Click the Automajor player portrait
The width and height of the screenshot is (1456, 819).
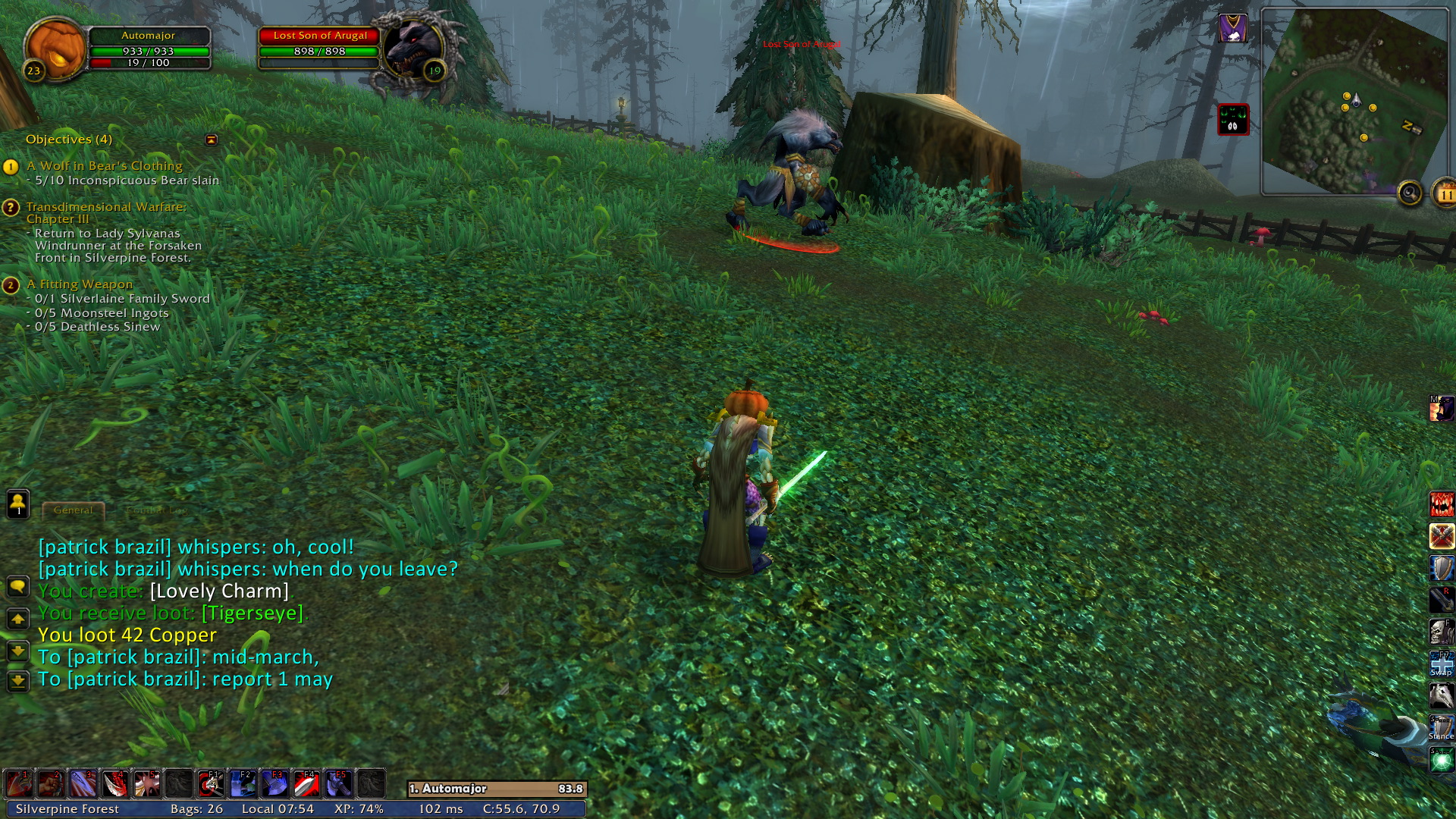click(56, 49)
